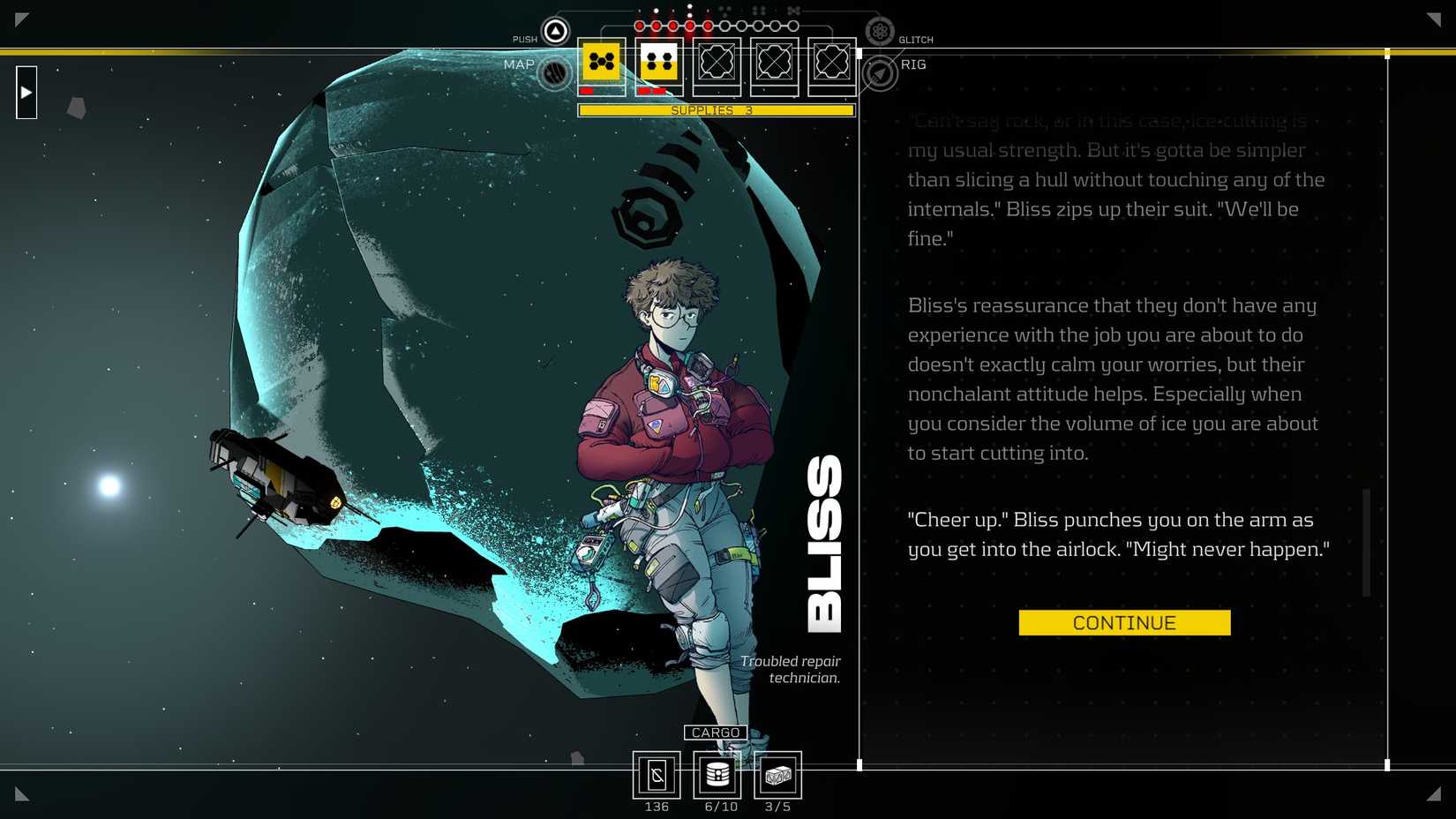Click the cryo currency icon showing 136
The width and height of the screenshot is (1456, 819).
(657, 775)
